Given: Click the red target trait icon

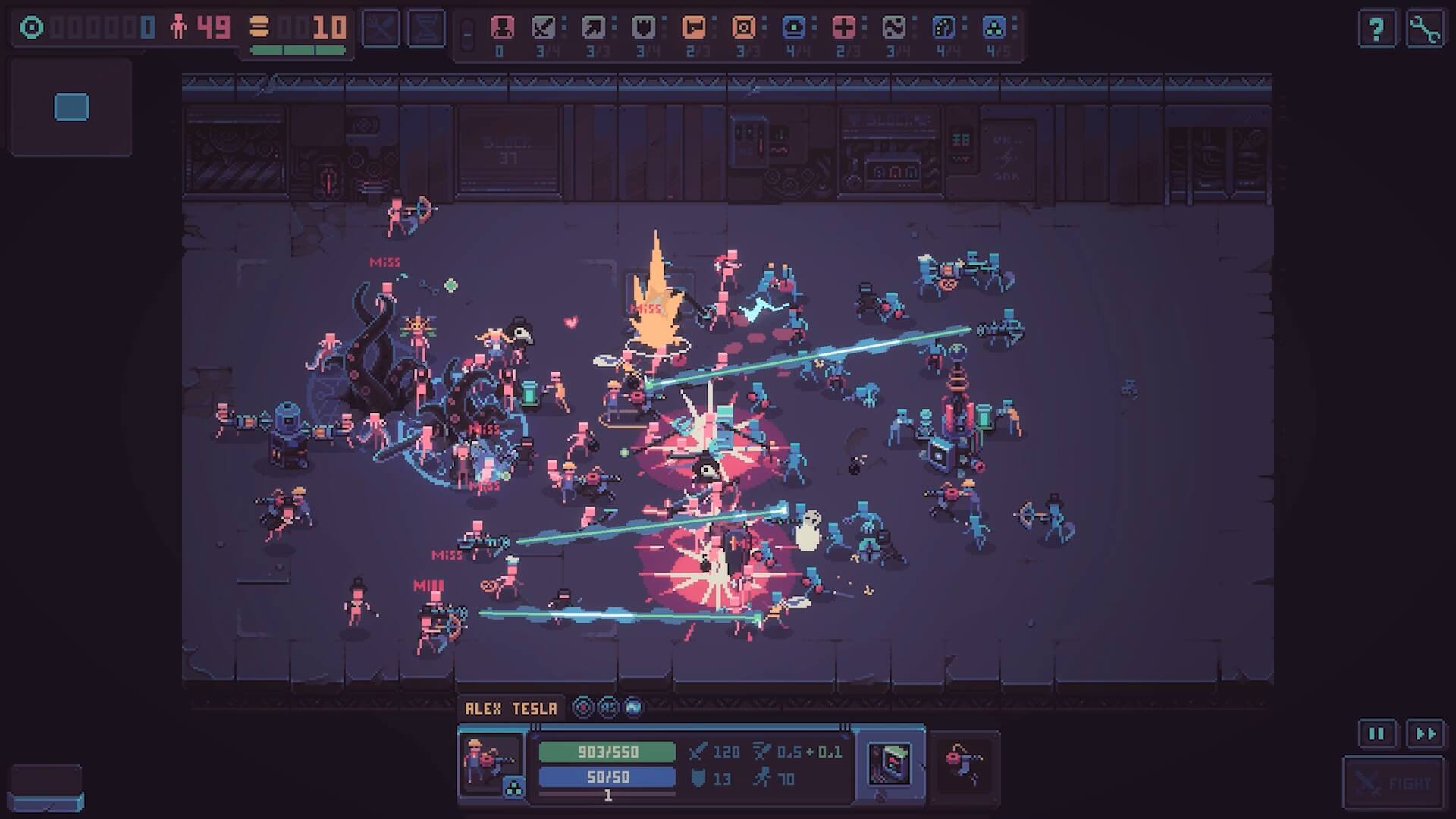Looking at the screenshot, I should pos(582,708).
